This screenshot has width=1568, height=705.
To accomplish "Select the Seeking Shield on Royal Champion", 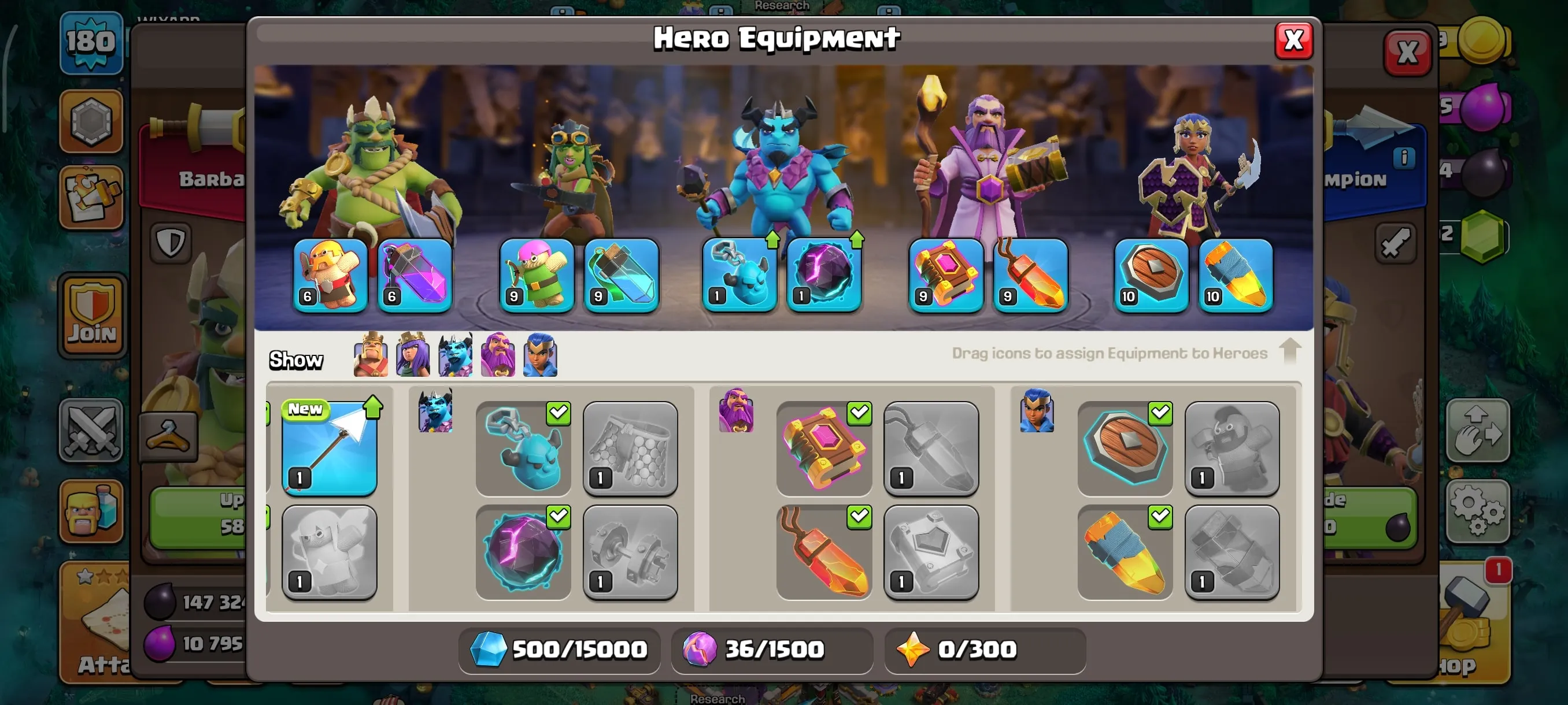I will tap(1151, 277).
